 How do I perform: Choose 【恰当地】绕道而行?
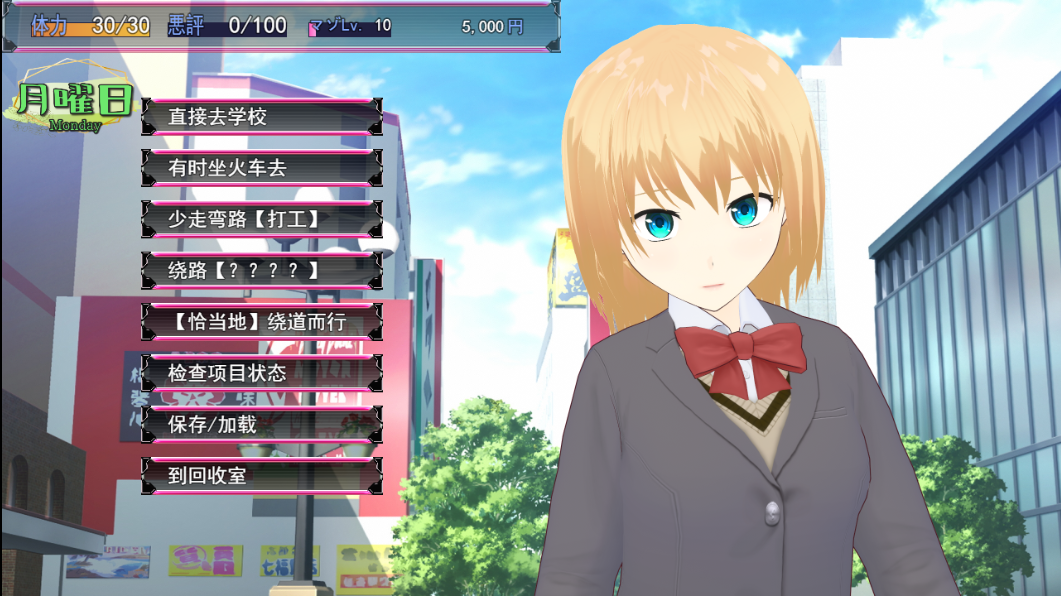pos(261,322)
